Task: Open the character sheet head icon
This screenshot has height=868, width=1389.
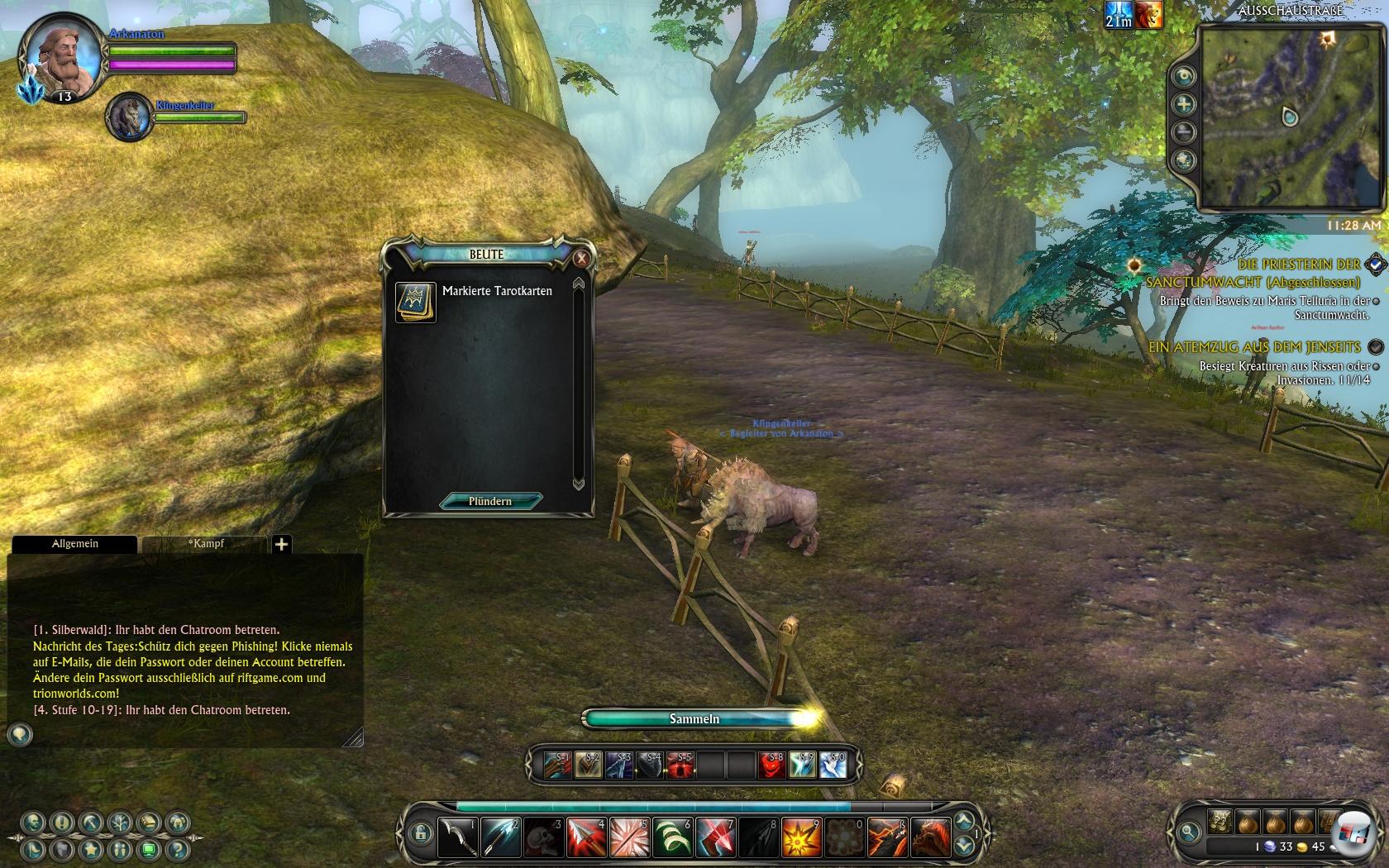Action: coord(33,823)
